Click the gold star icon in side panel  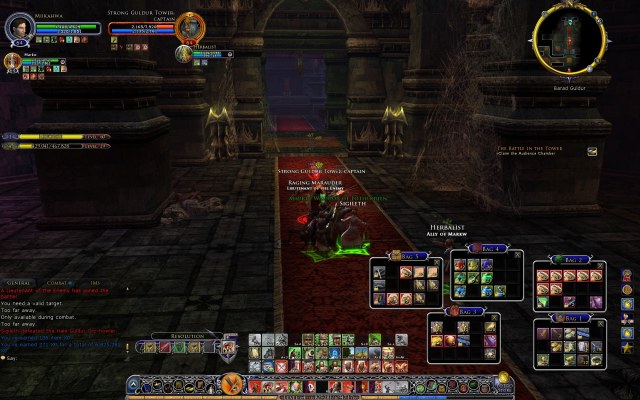click(626, 347)
